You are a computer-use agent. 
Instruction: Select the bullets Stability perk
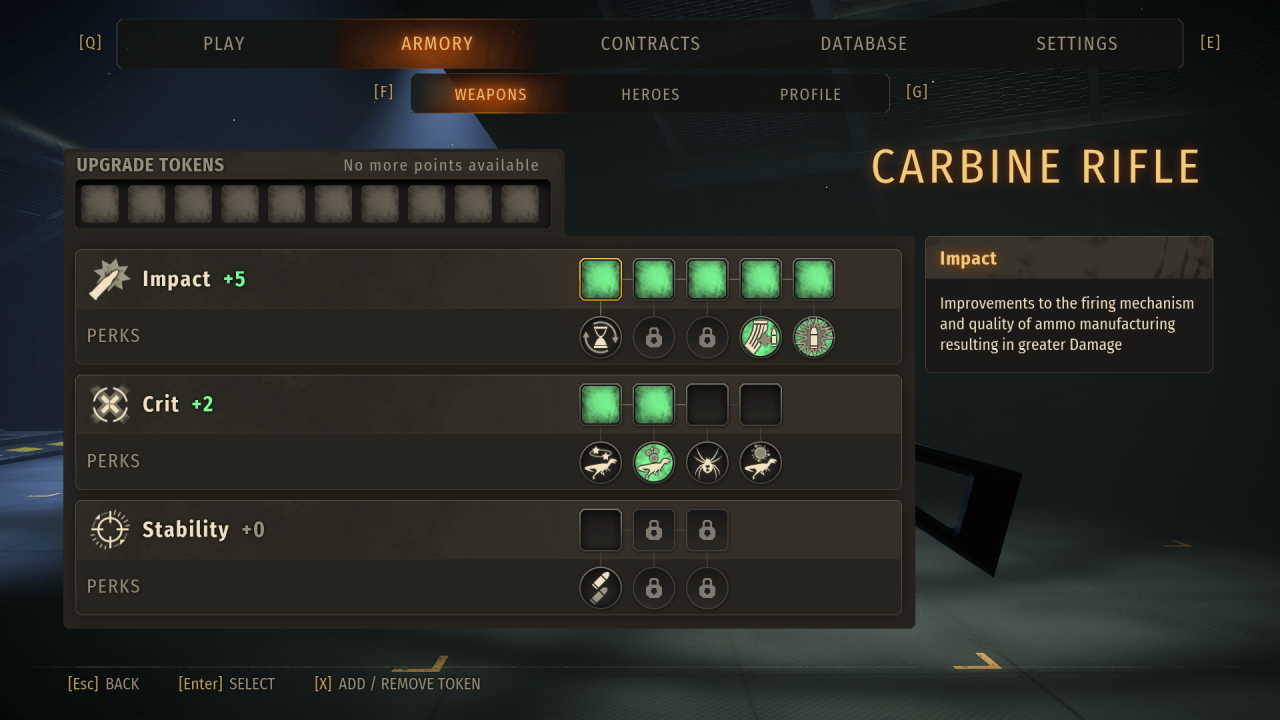(600, 588)
